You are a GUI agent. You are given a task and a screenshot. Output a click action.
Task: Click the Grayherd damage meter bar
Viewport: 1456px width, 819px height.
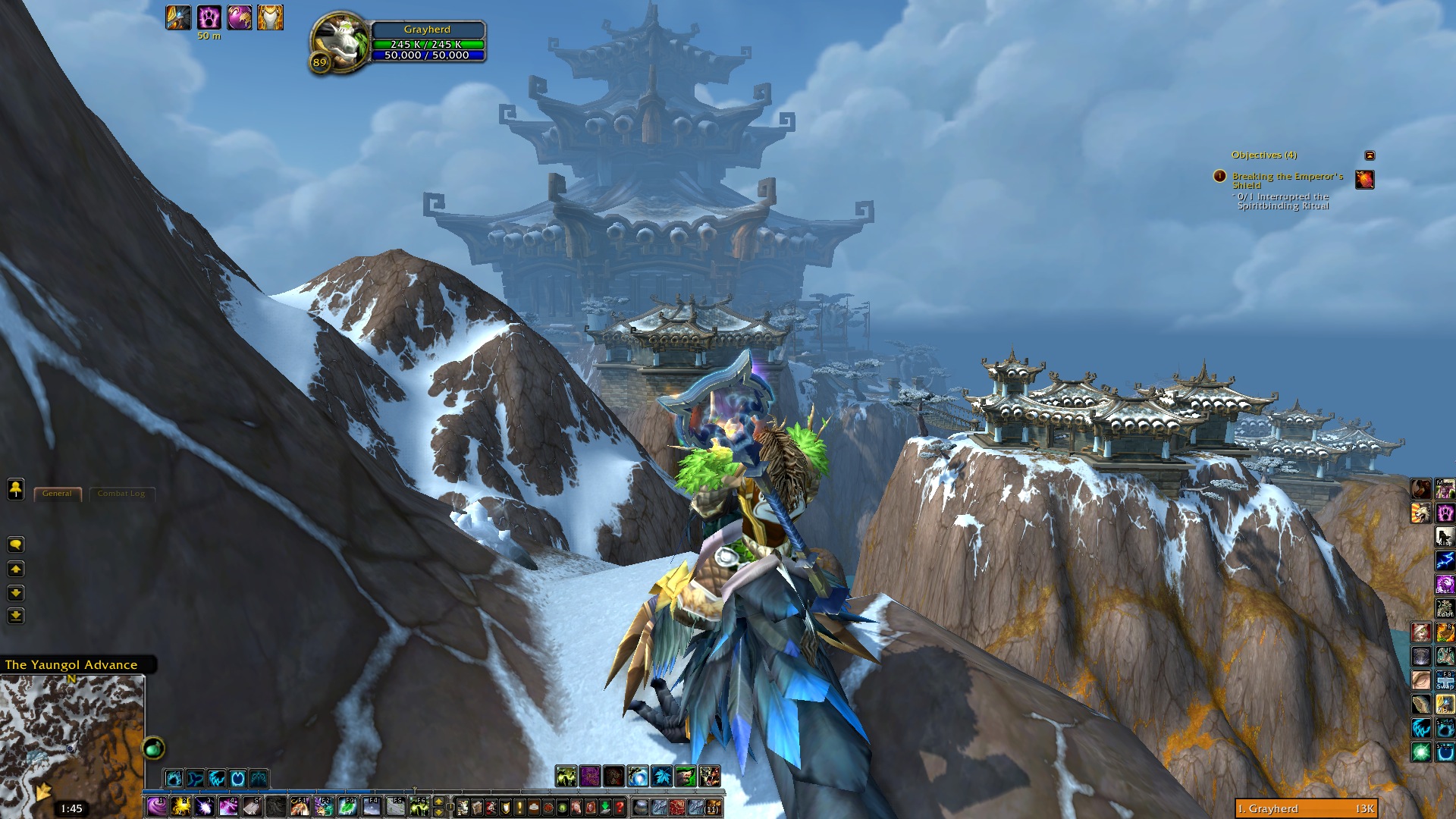click(1306, 808)
